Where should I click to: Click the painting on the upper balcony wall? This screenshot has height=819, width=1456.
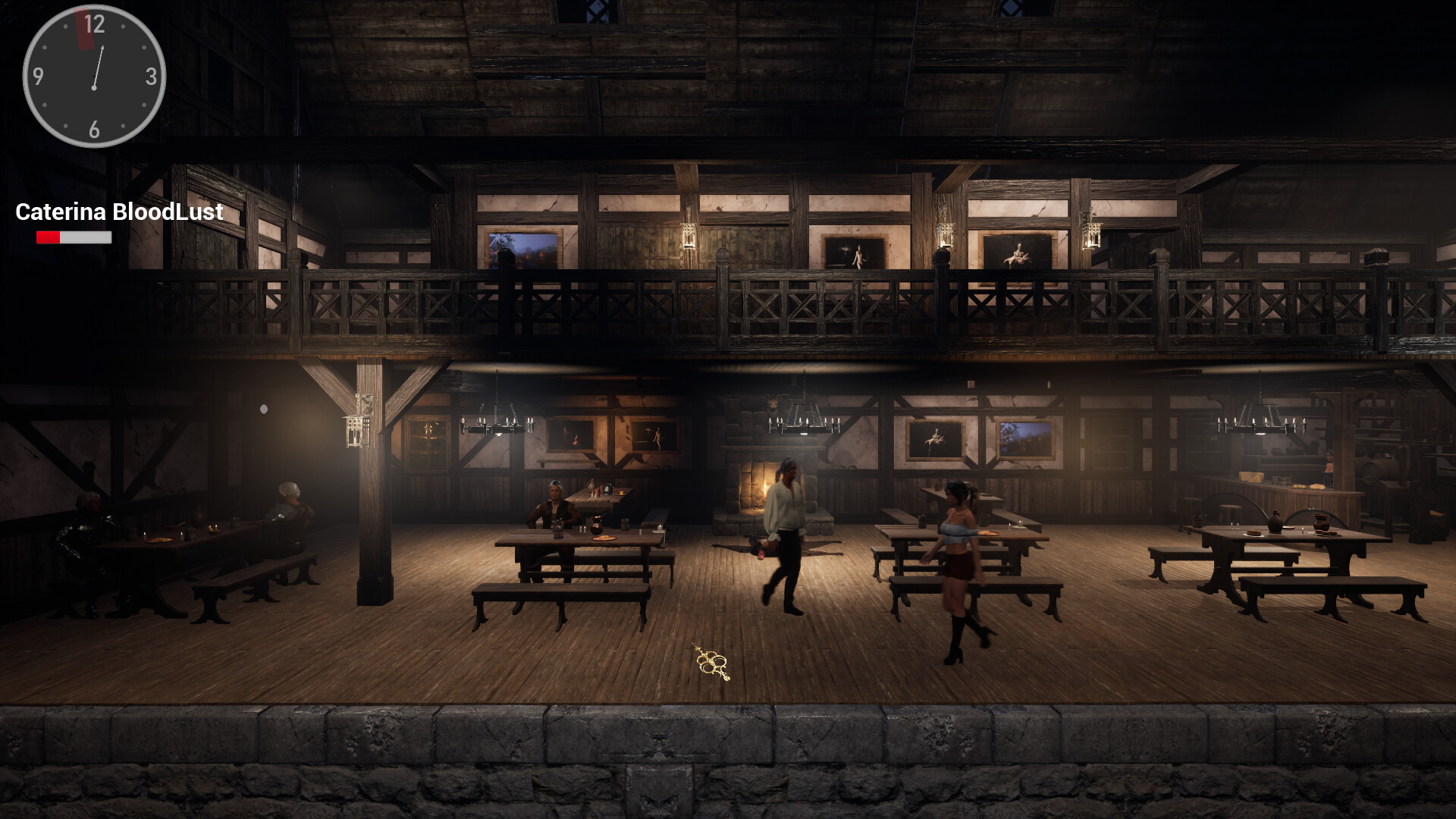point(1016,250)
